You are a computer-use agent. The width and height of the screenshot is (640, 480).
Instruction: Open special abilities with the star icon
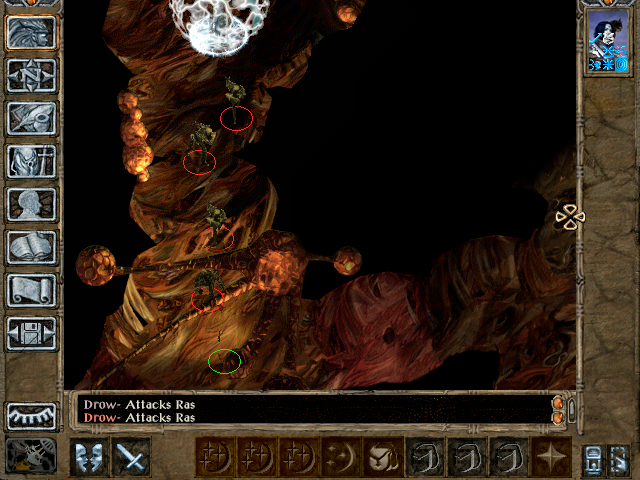(551, 457)
